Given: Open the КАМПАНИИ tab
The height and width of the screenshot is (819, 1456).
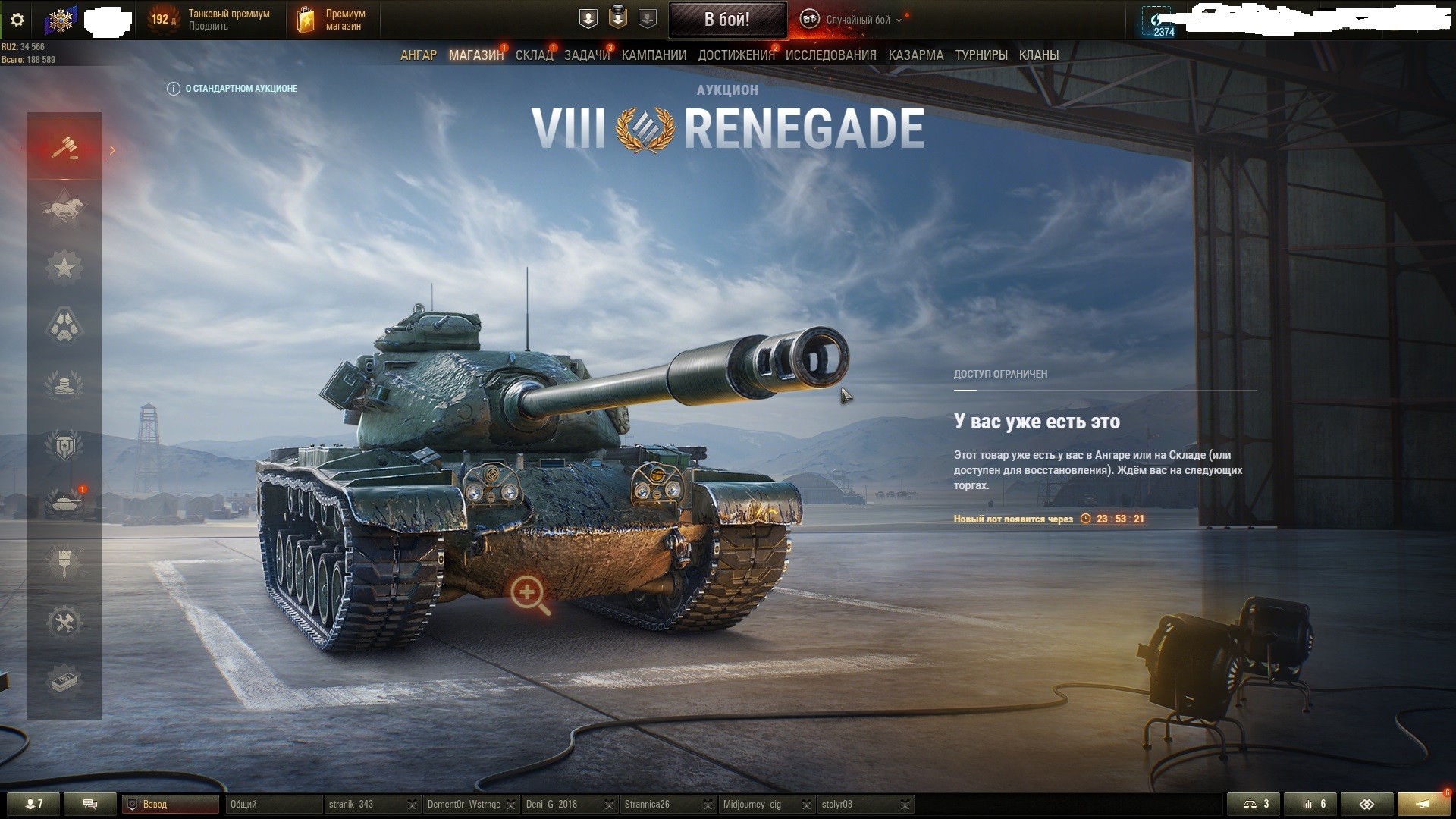Looking at the screenshot, I should tap(654, 55).
